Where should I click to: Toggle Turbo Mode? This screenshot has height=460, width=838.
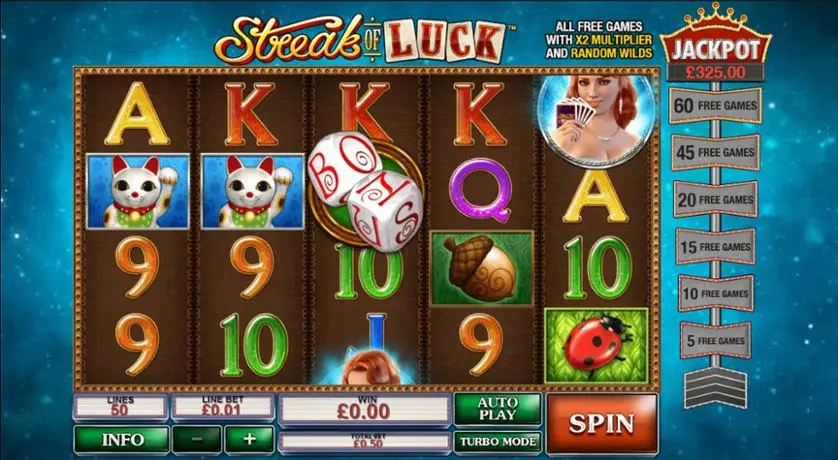[497, 440]
